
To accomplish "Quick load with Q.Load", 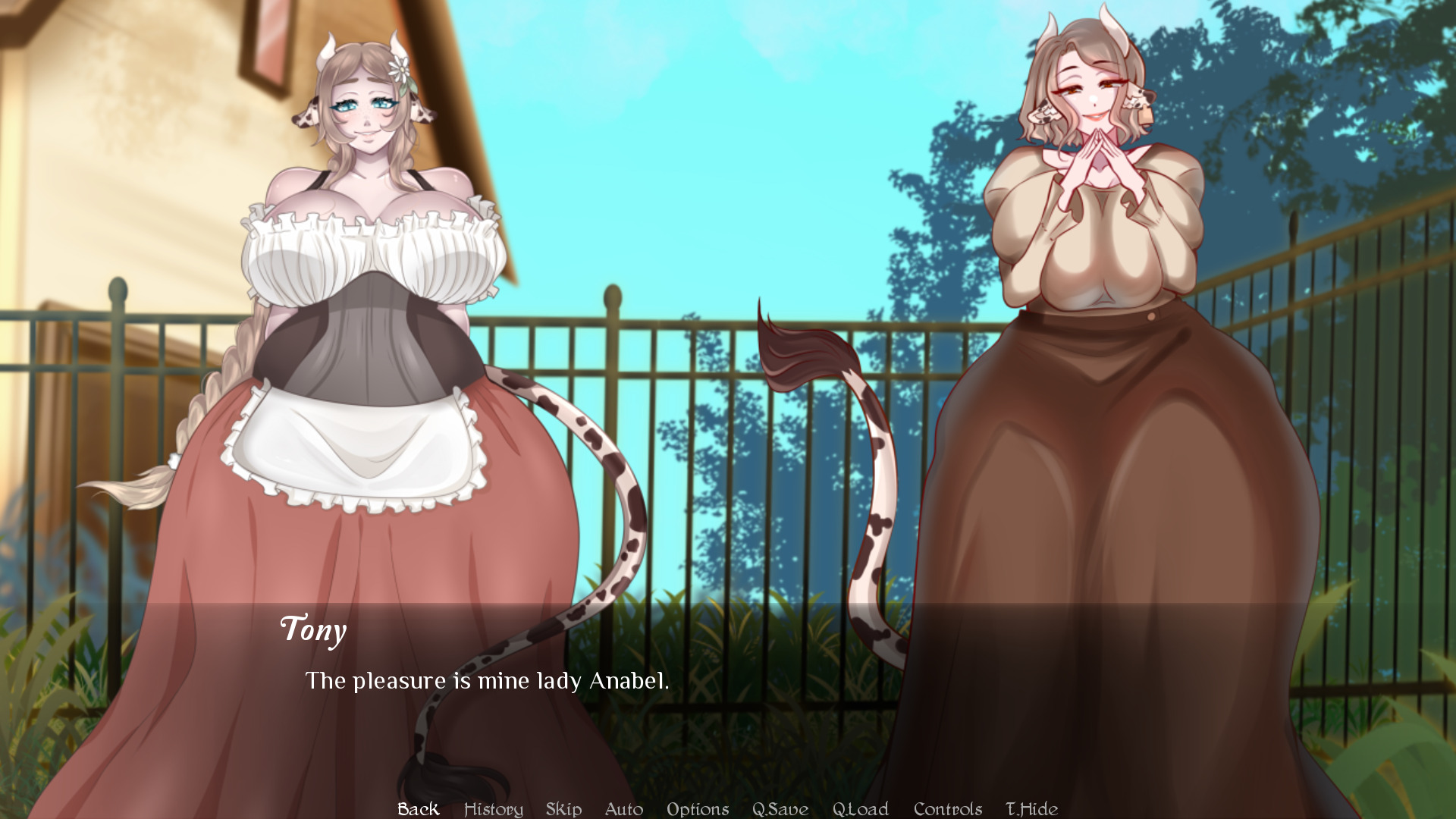I will coord(860,809).
